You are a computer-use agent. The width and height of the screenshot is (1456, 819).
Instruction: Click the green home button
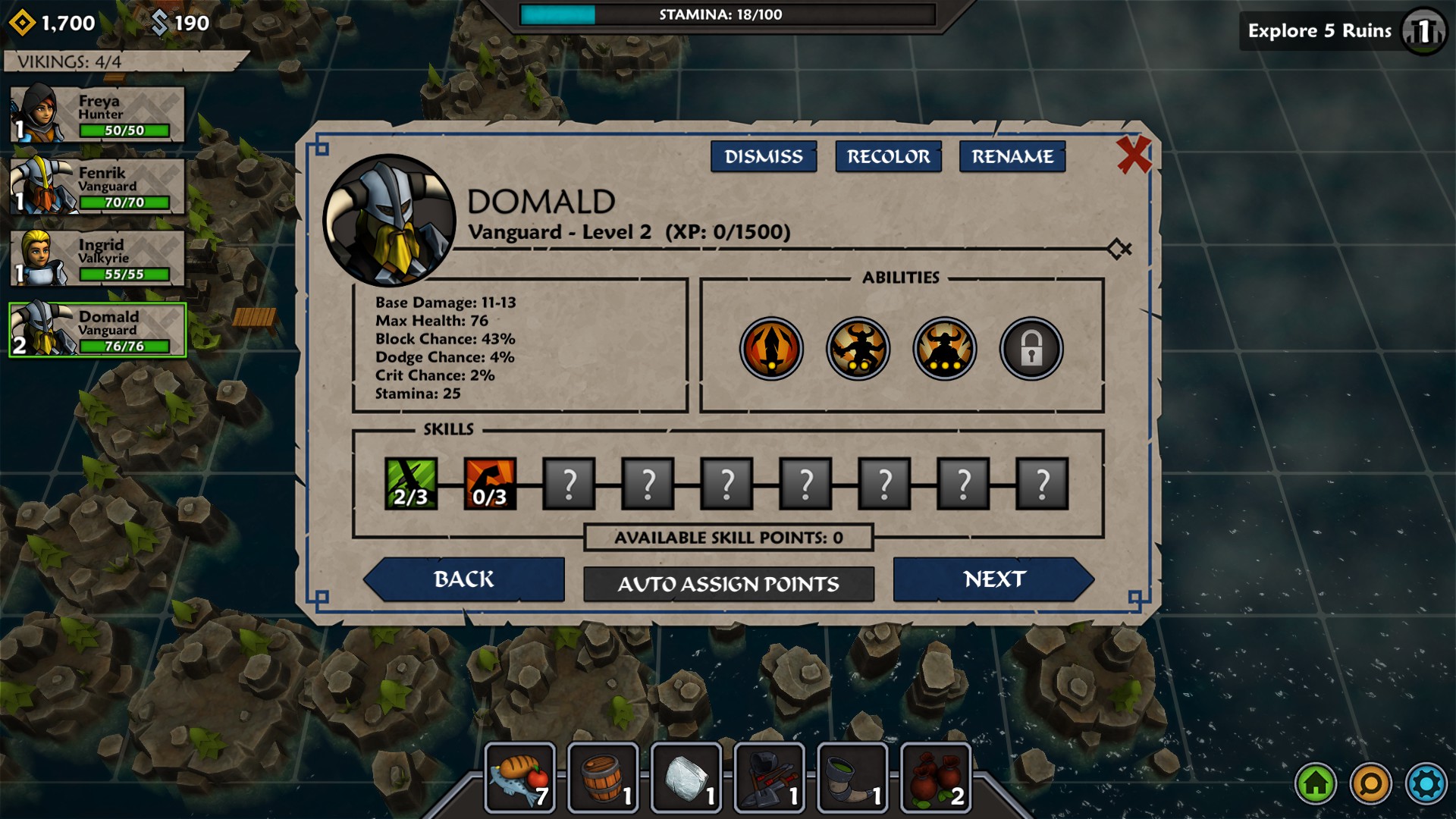pos(1316,783)
